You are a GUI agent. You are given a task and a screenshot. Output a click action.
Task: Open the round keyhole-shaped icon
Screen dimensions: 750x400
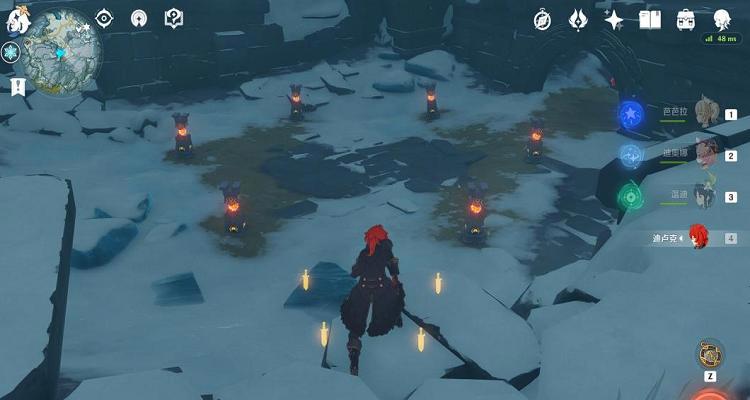point(139,18)
